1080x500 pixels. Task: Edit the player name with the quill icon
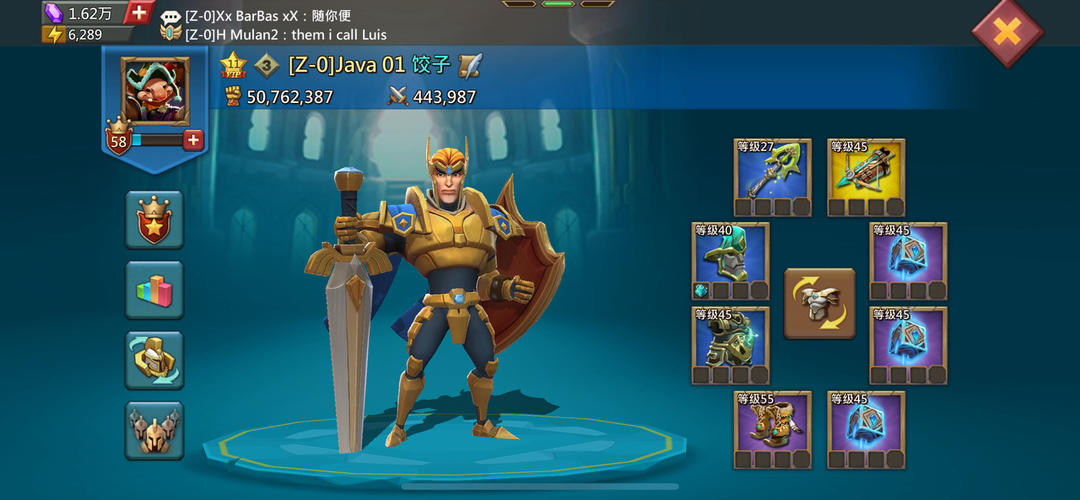pos(470,66)
